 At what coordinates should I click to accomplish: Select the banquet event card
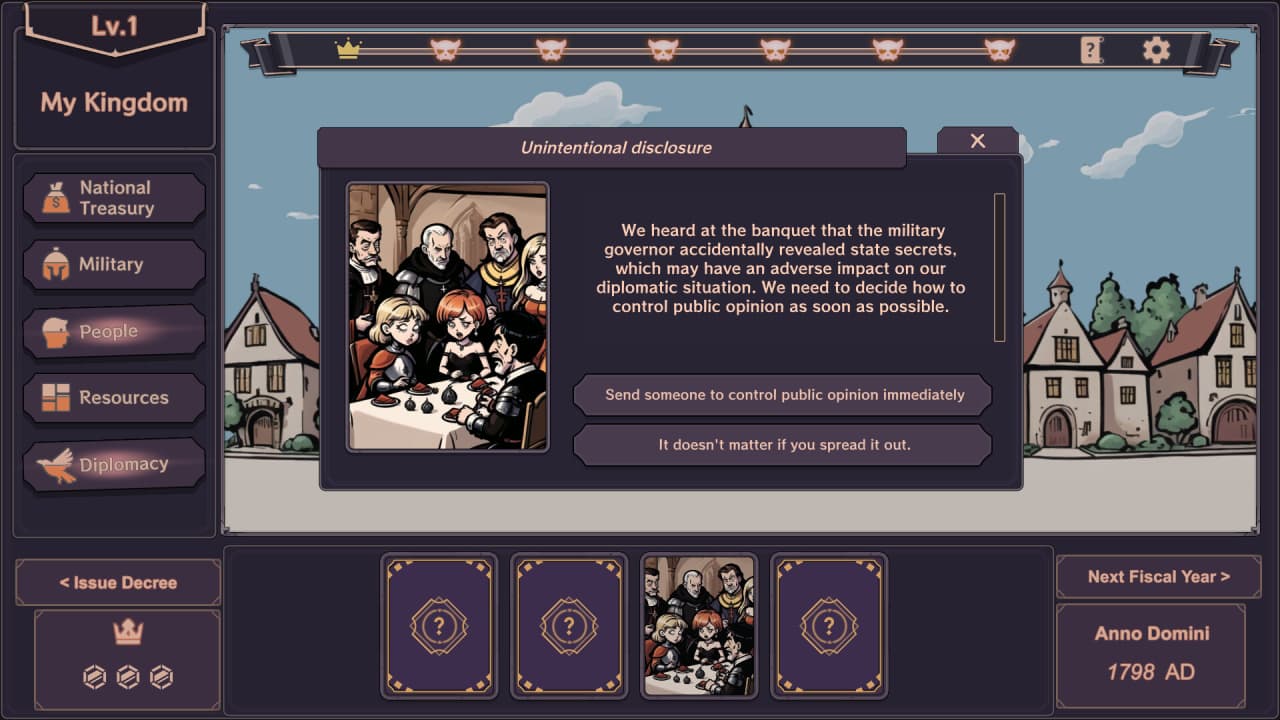coord(699,626)
